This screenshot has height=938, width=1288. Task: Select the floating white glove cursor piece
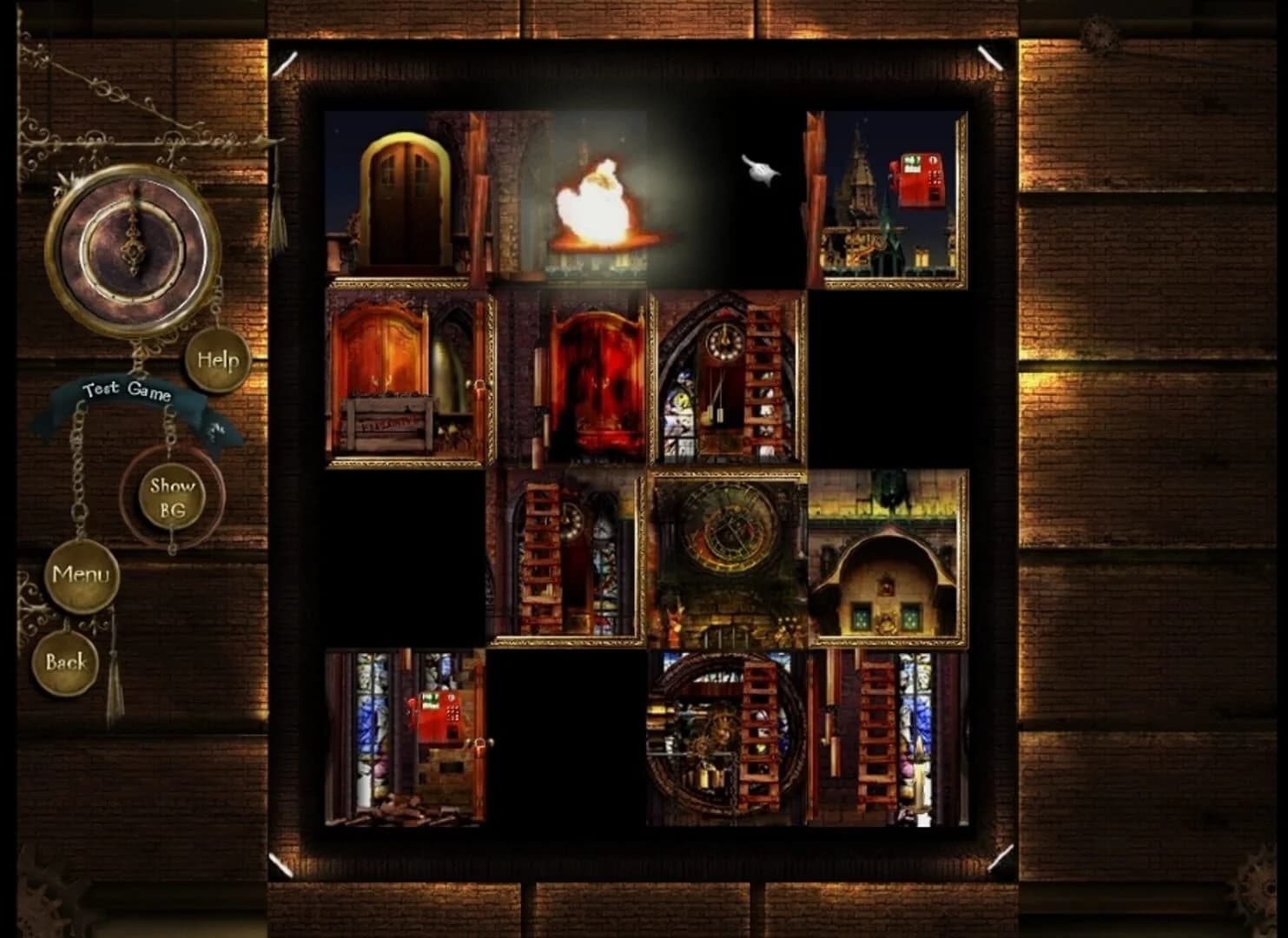[759, 171]
